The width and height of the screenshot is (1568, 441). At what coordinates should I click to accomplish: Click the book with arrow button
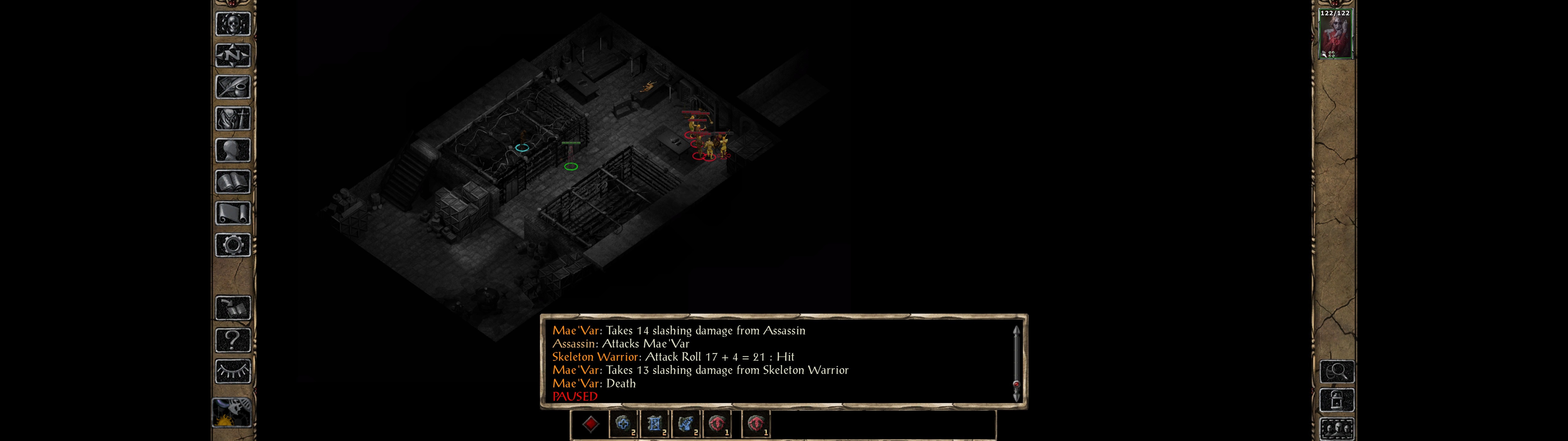click(x=232, y=307)
